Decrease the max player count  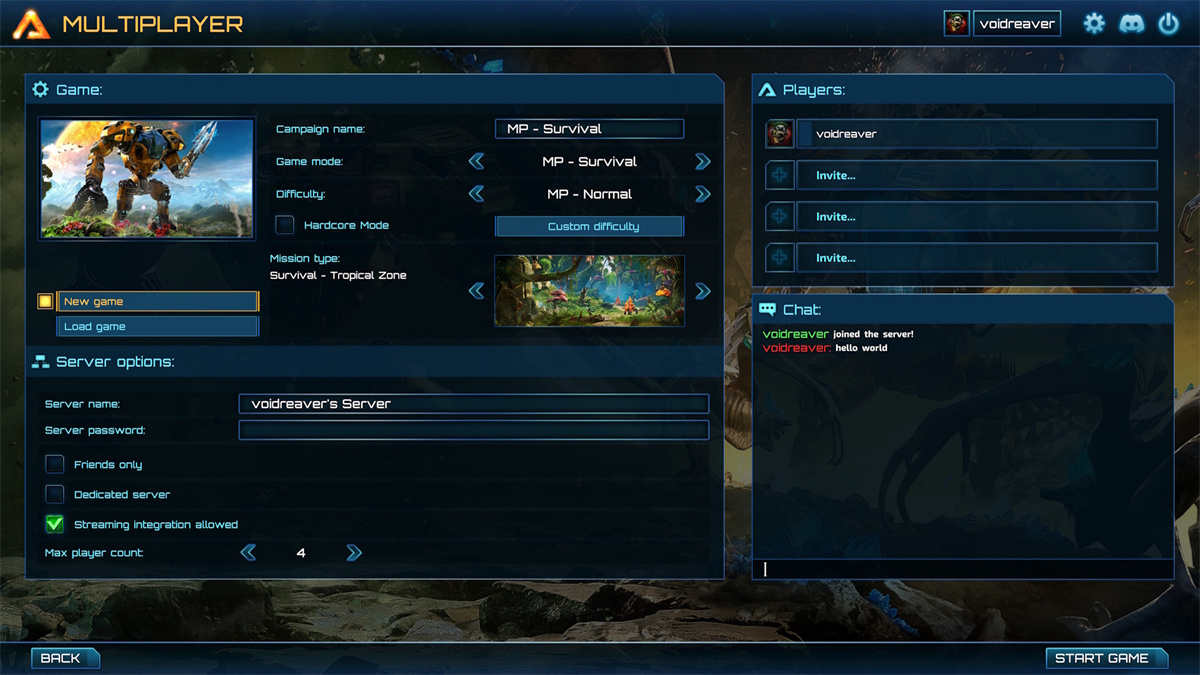click(248, 552)
